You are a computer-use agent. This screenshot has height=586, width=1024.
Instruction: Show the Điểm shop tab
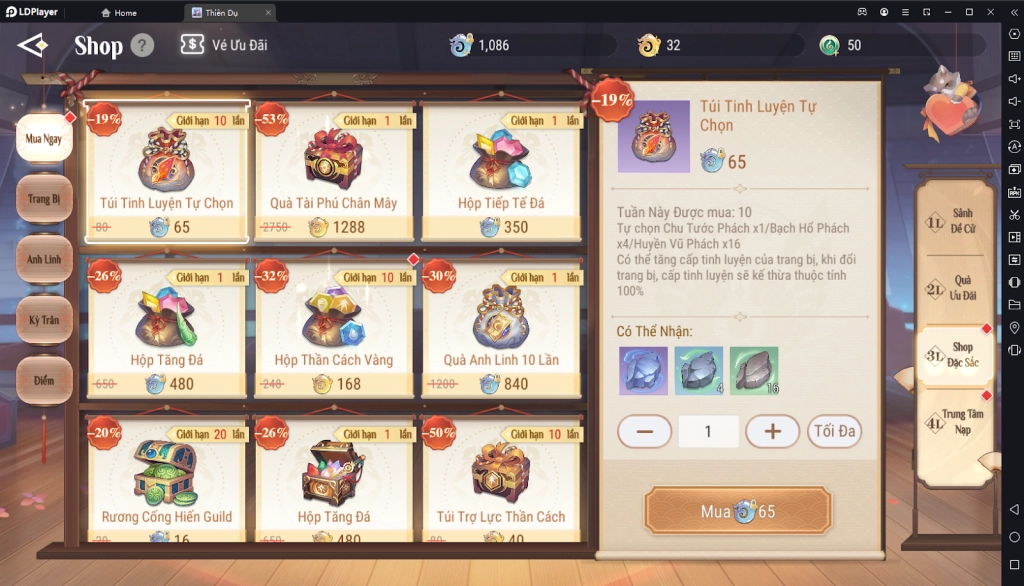tap(44, 381)
